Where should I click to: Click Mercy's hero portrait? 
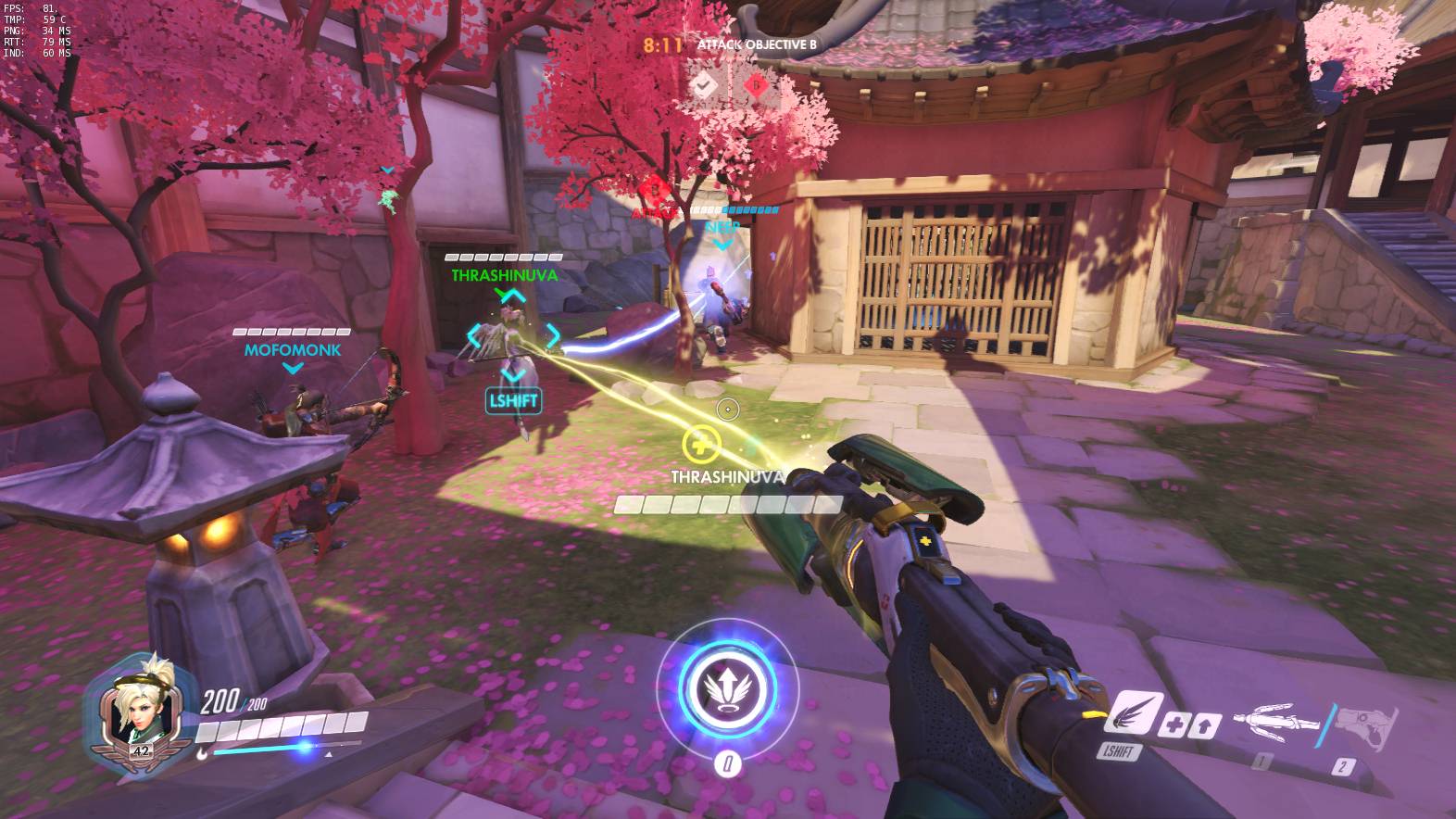[x=141, y=704]
